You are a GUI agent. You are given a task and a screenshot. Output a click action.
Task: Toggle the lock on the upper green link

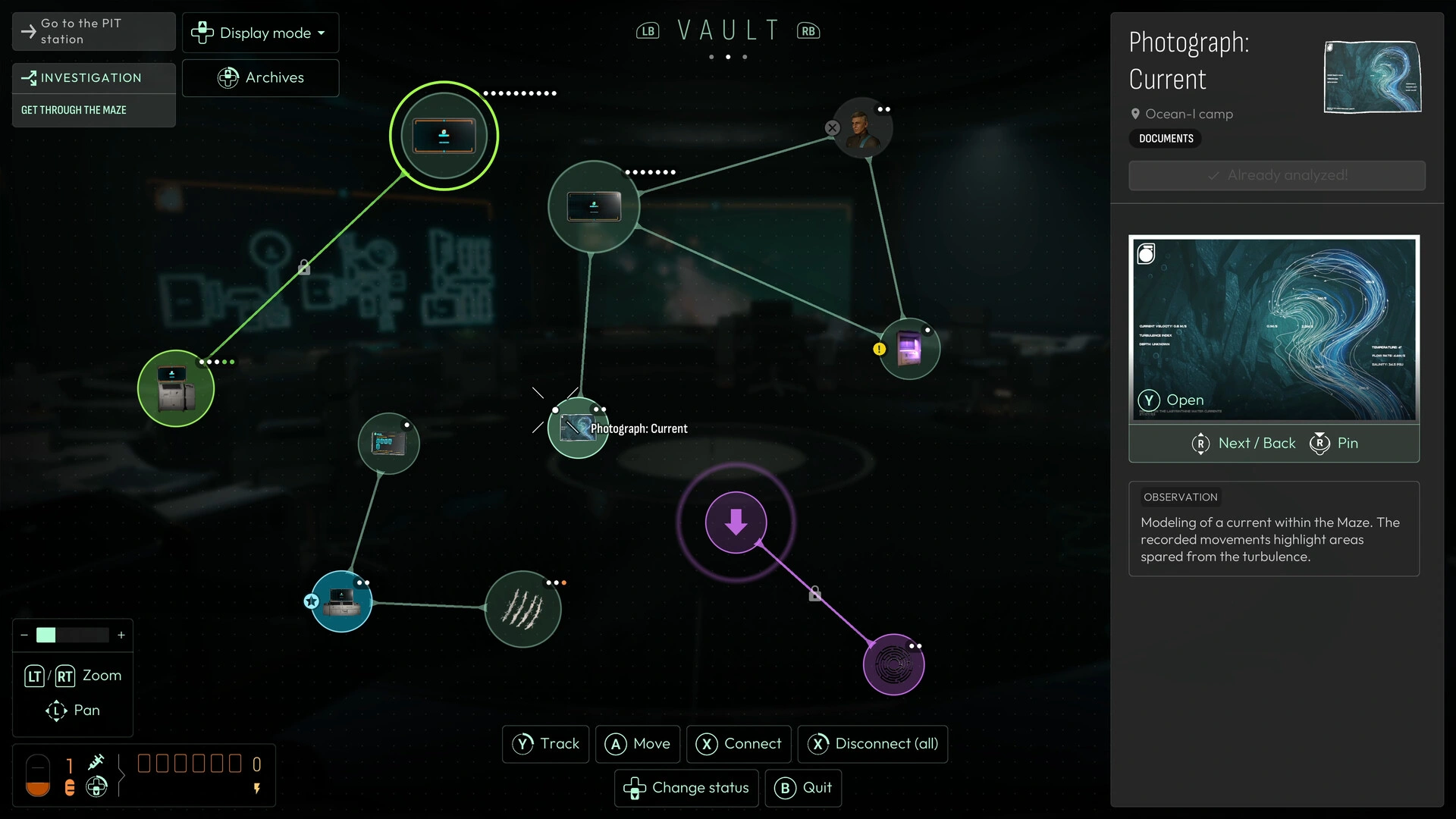303,267
